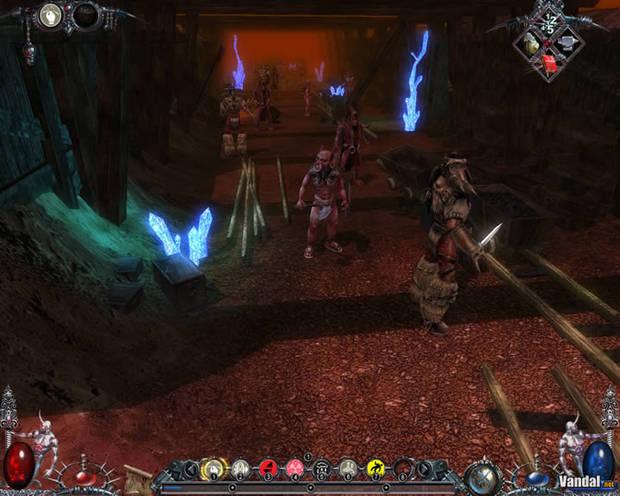Use the red skill icon on the hotbar
Screen dimensions: 620x496
(x=268, y=468)
